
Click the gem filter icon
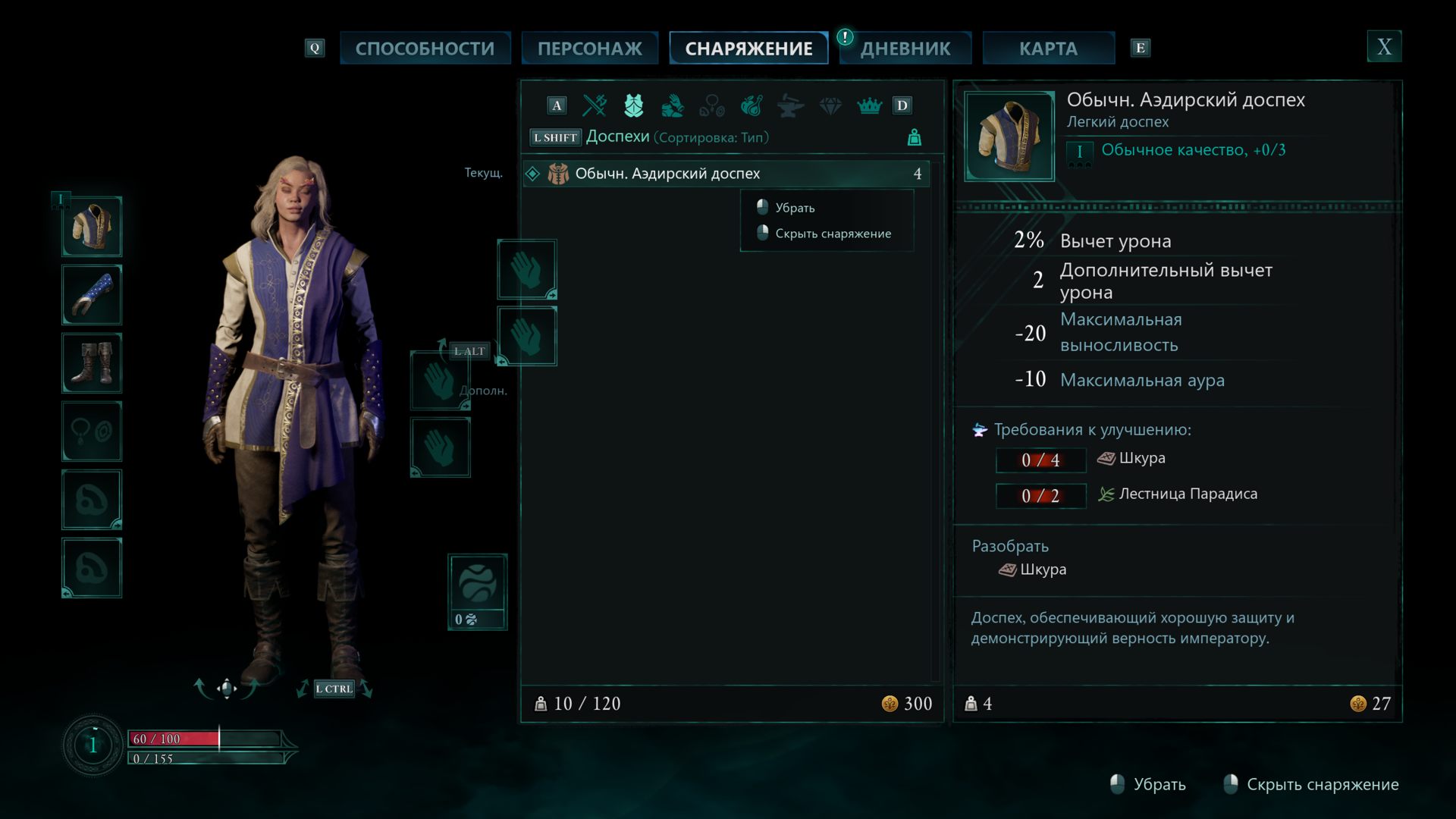tap(830, 105)
